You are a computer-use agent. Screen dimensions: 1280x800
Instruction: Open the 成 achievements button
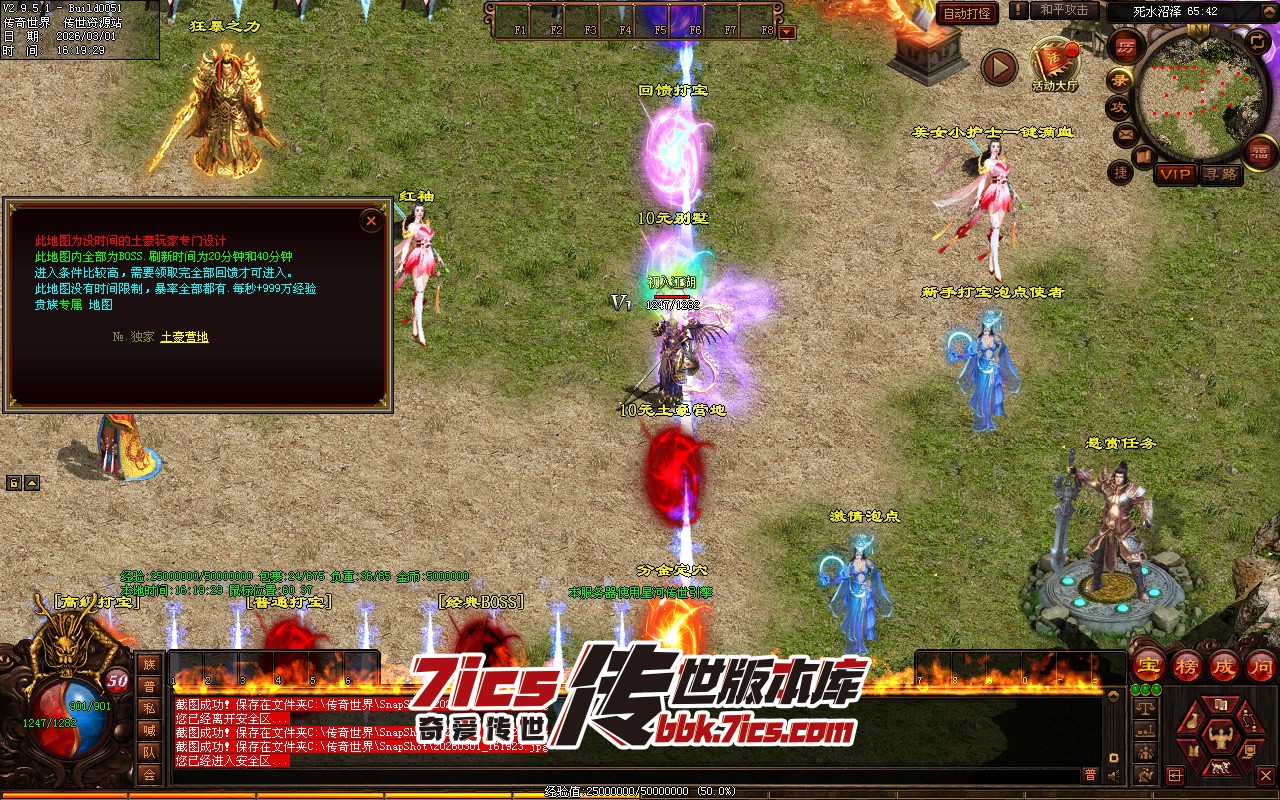[1225, 666]
